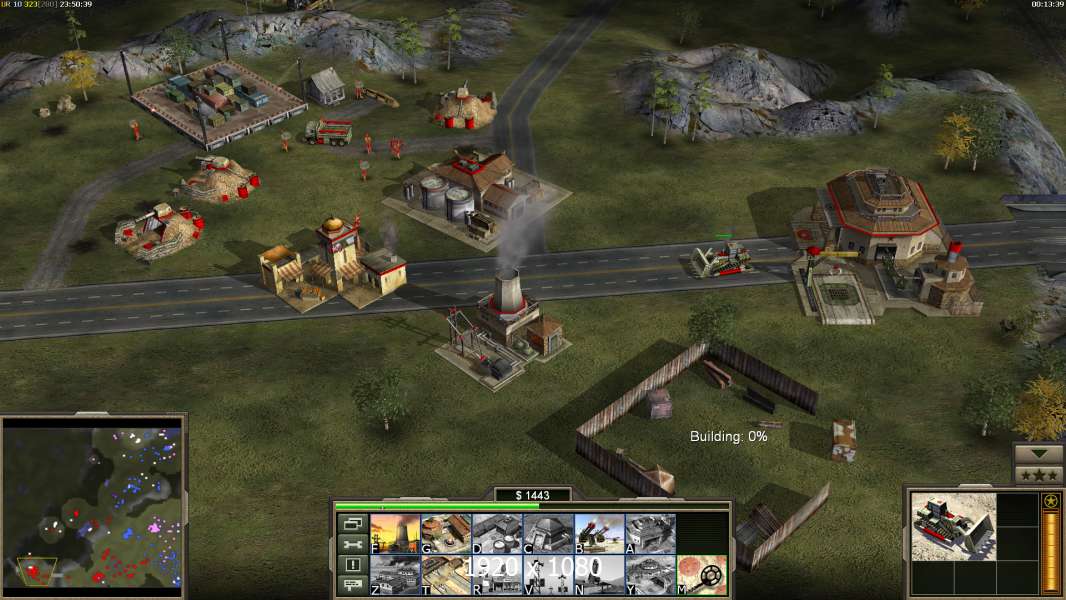Select the nuclear reactor build icon (F)
Image resolution: width=1066 pixels, height=600 pixels.
pos(395,533)
